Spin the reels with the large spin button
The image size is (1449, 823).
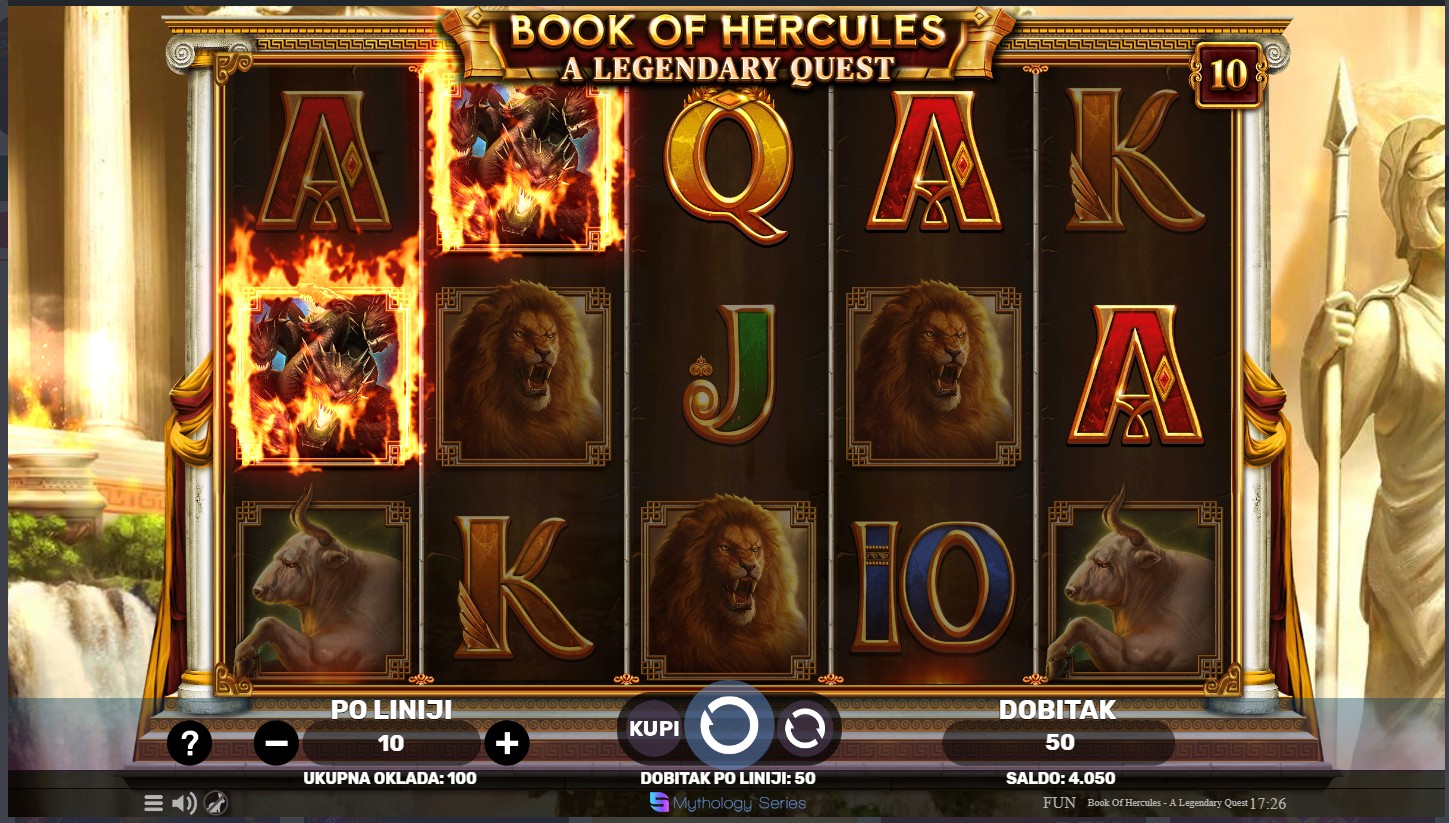click(x=729, y=726)
